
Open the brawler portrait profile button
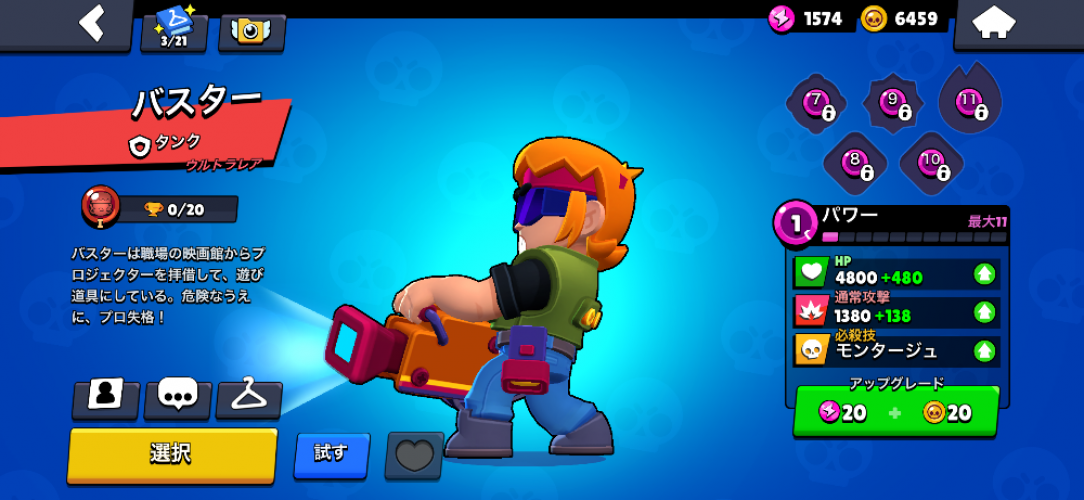[105, 397]
